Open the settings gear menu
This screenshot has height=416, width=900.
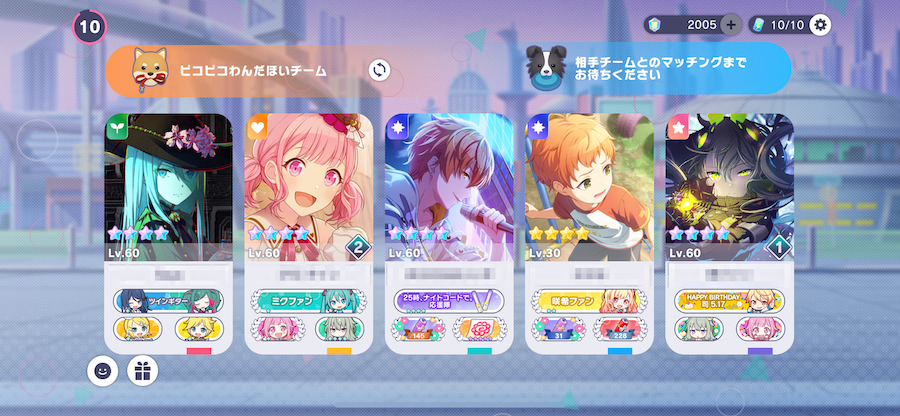click(x=821, y=25)
